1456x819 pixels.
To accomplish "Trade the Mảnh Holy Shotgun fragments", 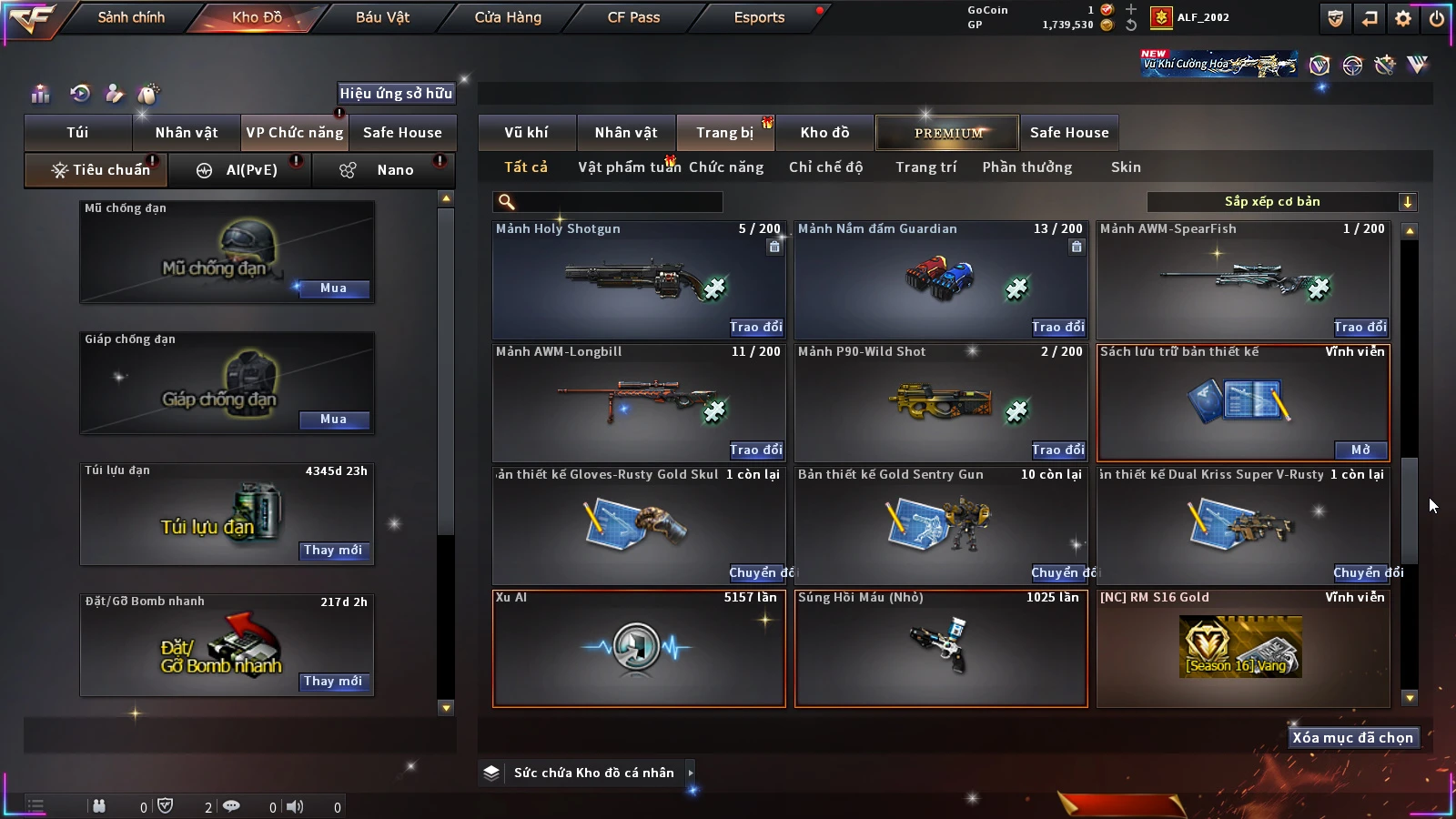I will [755, 327].
